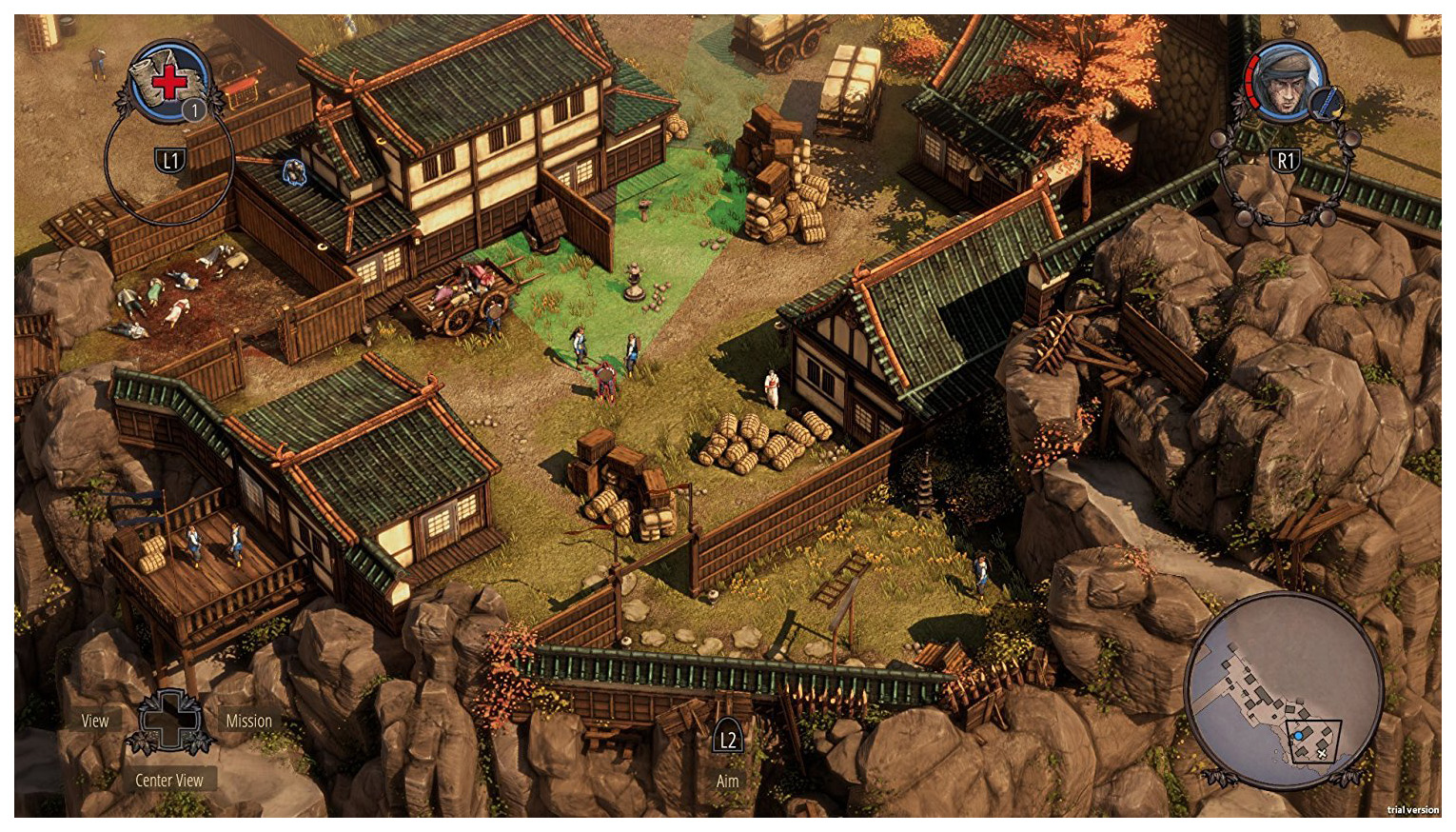Choose the Mission label
The height and width of the screenshot is (832, 1456).
248,721
